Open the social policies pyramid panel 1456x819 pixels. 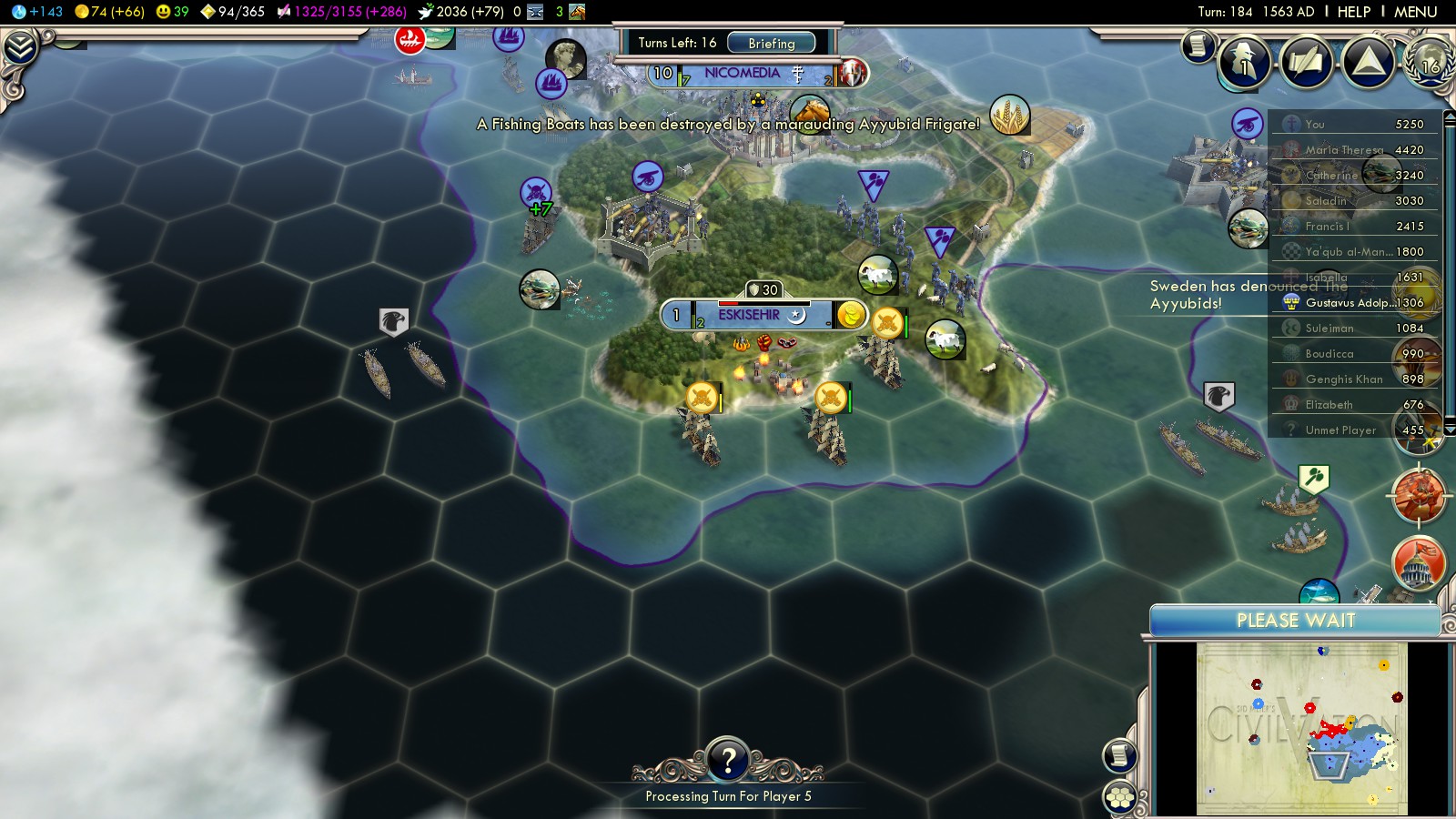pyautogui.click(x=1368, y=62)
